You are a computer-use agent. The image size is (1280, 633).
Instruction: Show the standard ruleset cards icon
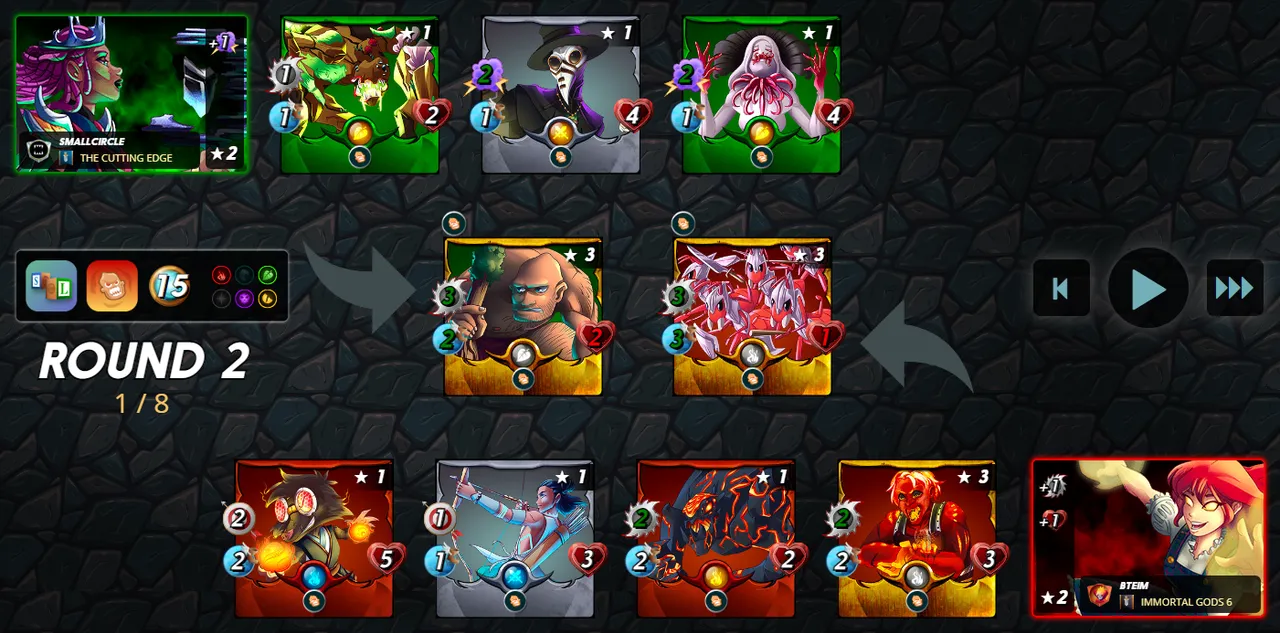51,286
